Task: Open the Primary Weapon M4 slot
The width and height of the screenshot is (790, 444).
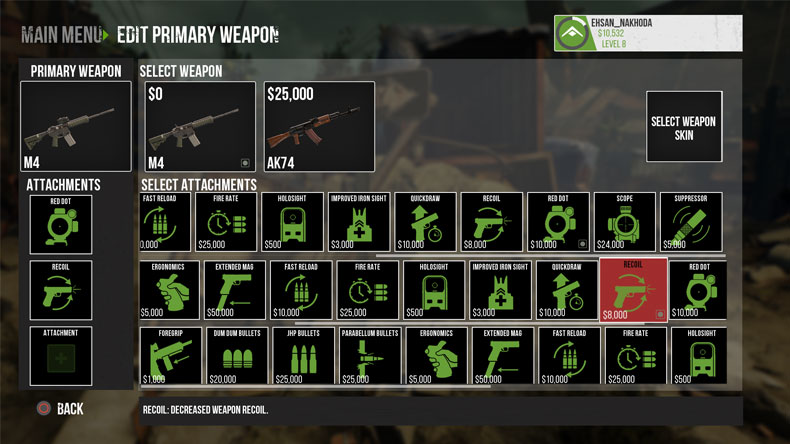Action: click(76, 125)
